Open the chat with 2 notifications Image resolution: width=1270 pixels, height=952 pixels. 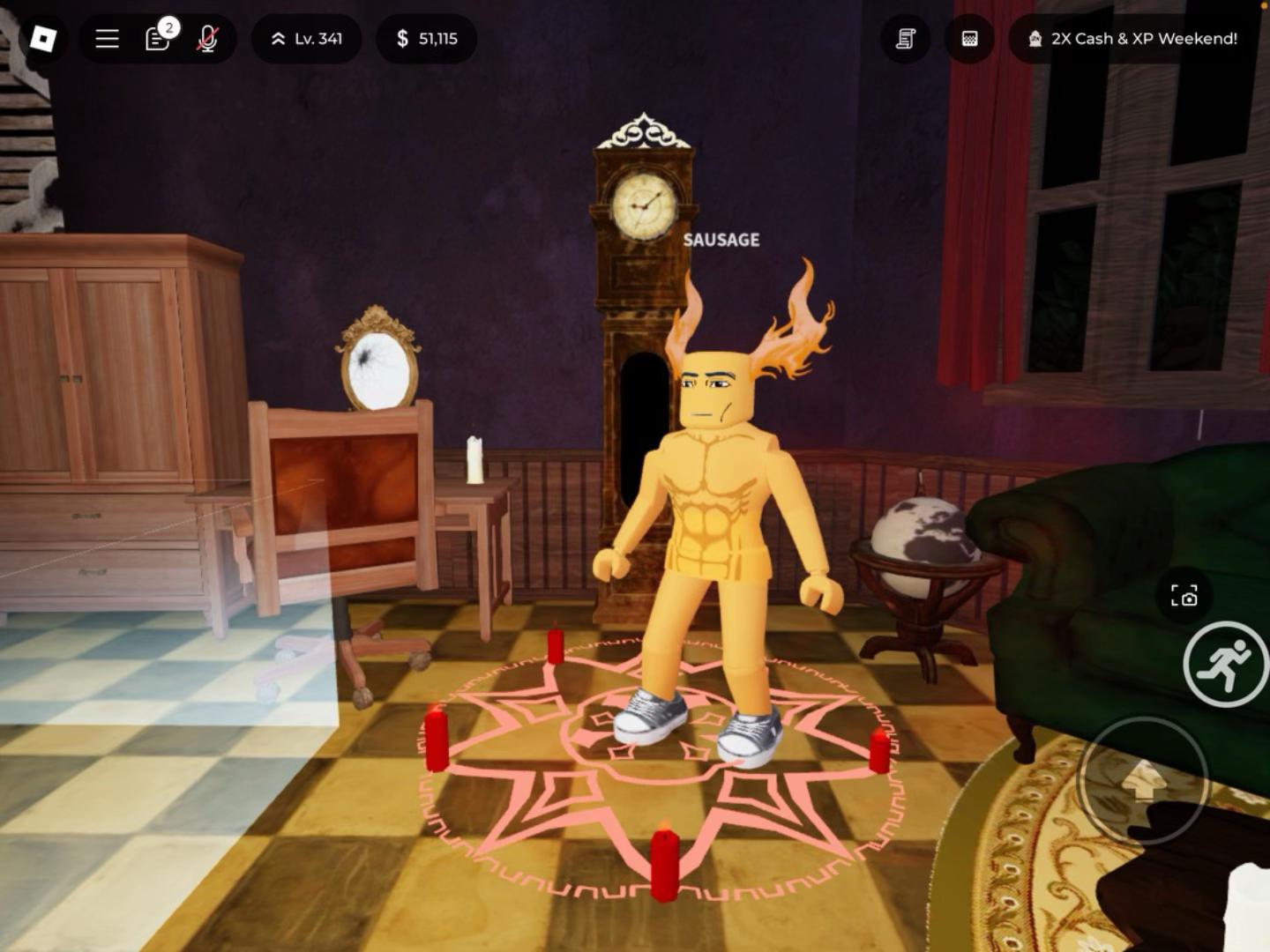(159, 39)
